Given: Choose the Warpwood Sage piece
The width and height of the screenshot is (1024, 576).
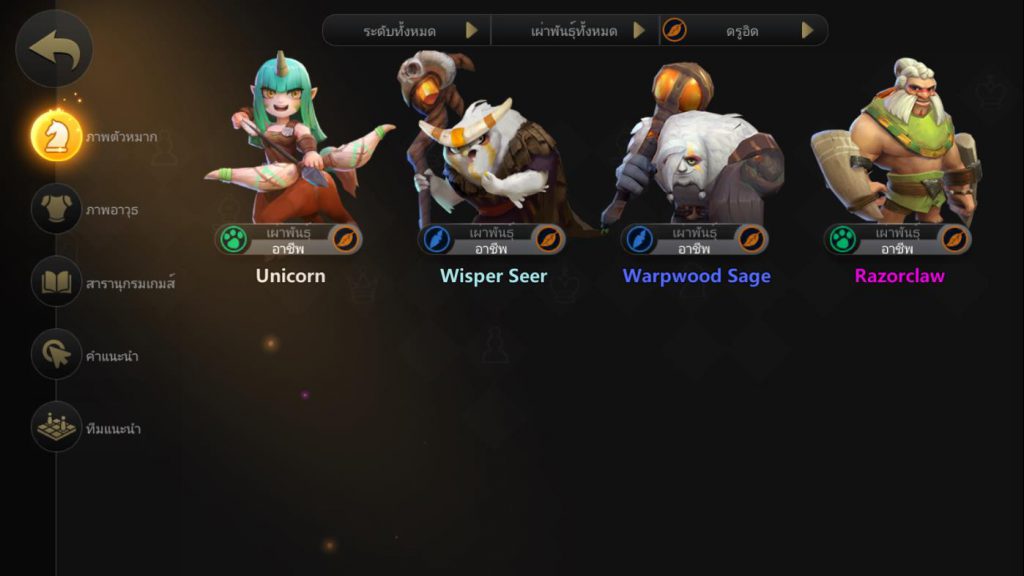Looking at the screenshot, I should (696, 150).
